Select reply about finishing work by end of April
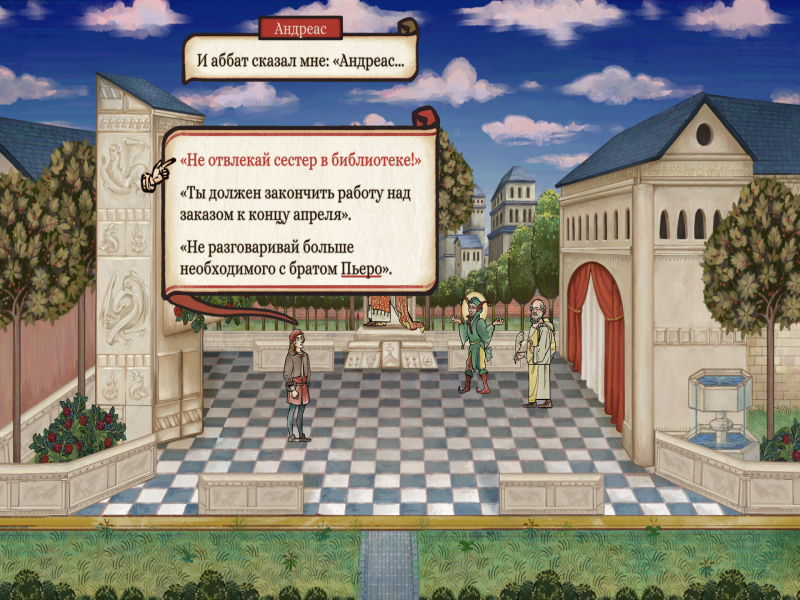 [x=292, y=203]
